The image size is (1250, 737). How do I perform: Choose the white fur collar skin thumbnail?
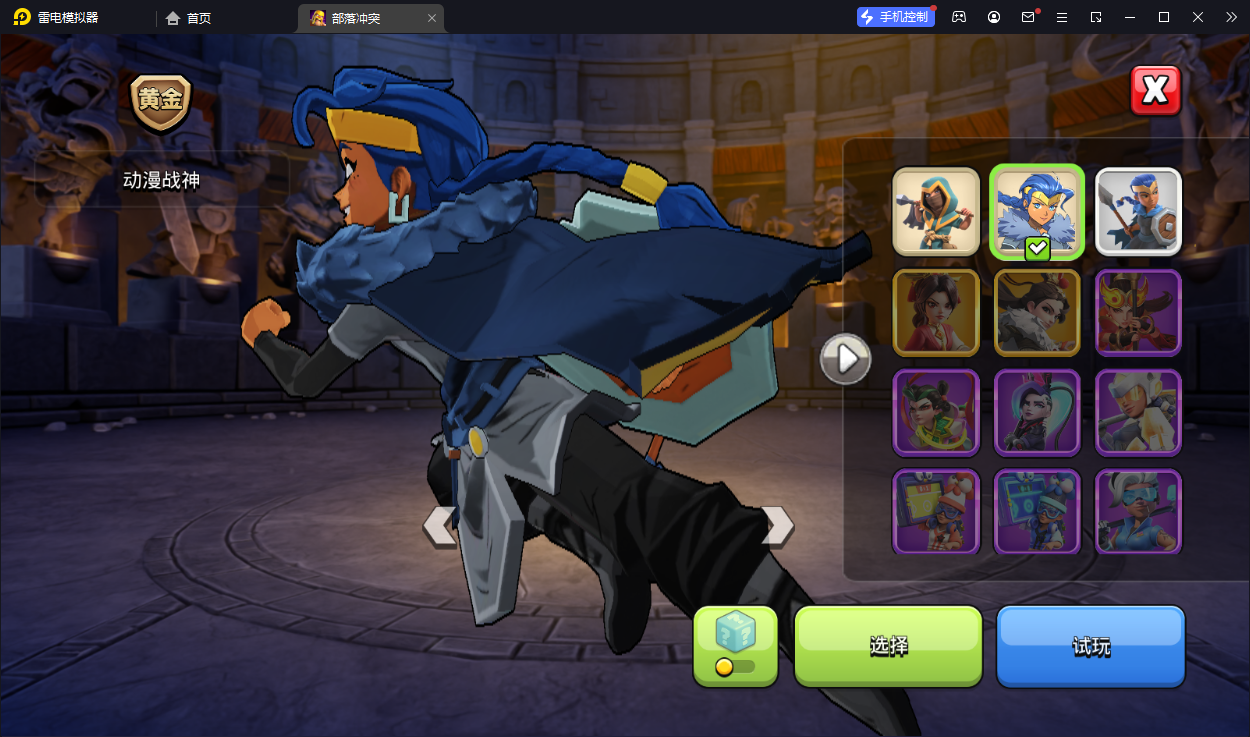point(1037,312)
